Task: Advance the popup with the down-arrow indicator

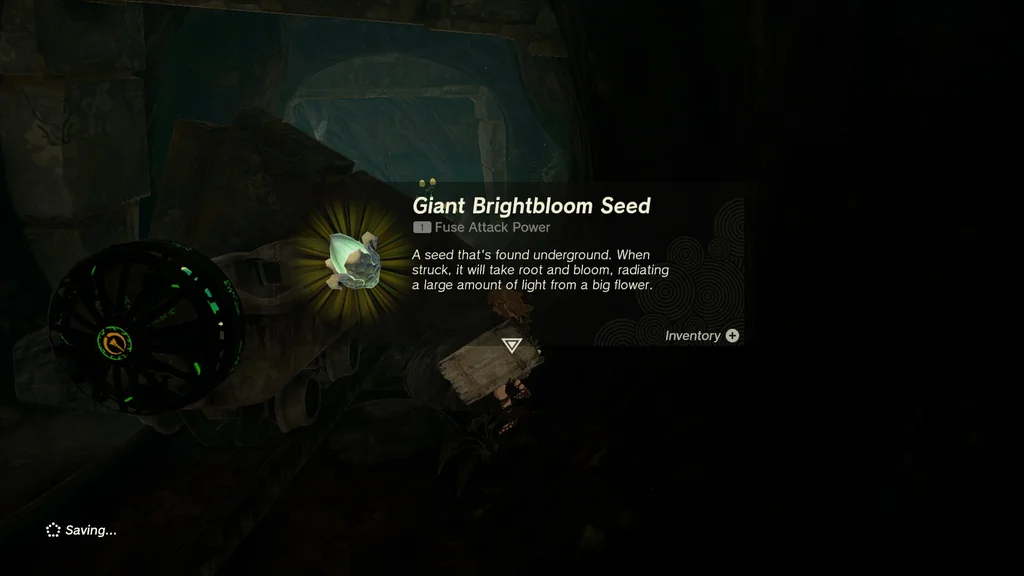Action: tap(512, 345)
